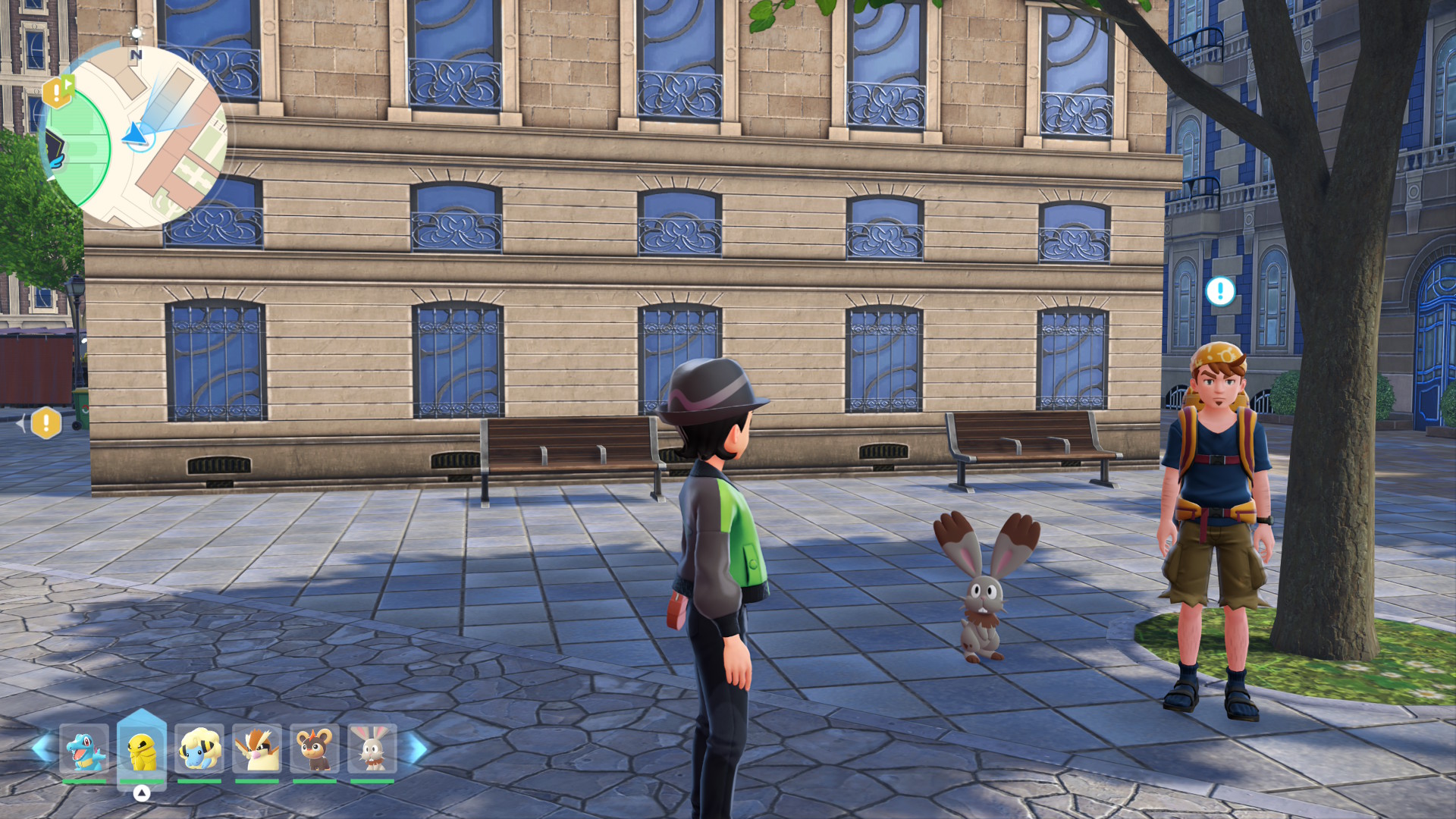Click the yellow off-screen quest indicator
The width and height of the screenshot is (1456, 819).
[46, 423]
